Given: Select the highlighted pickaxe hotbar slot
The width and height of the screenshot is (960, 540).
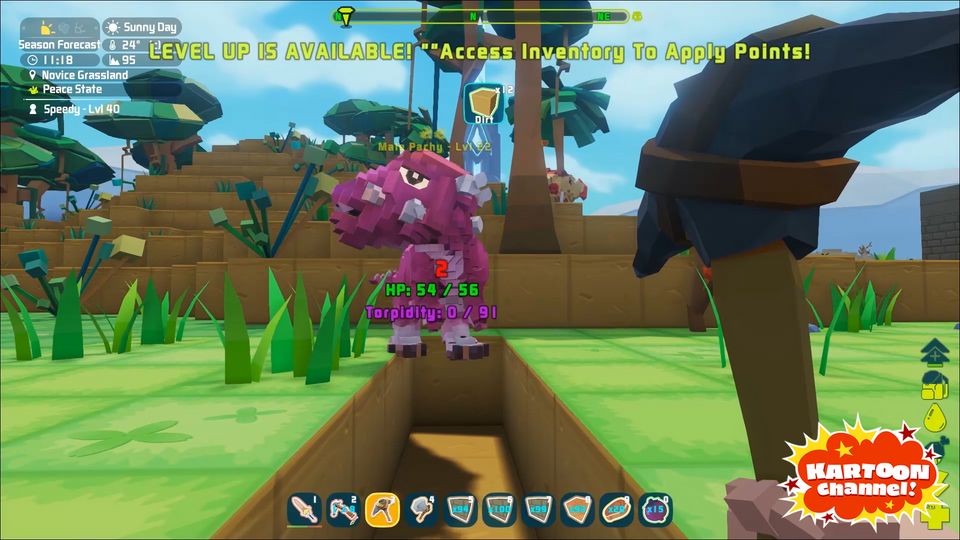Looking at the screenshot, I should point(382,510).
